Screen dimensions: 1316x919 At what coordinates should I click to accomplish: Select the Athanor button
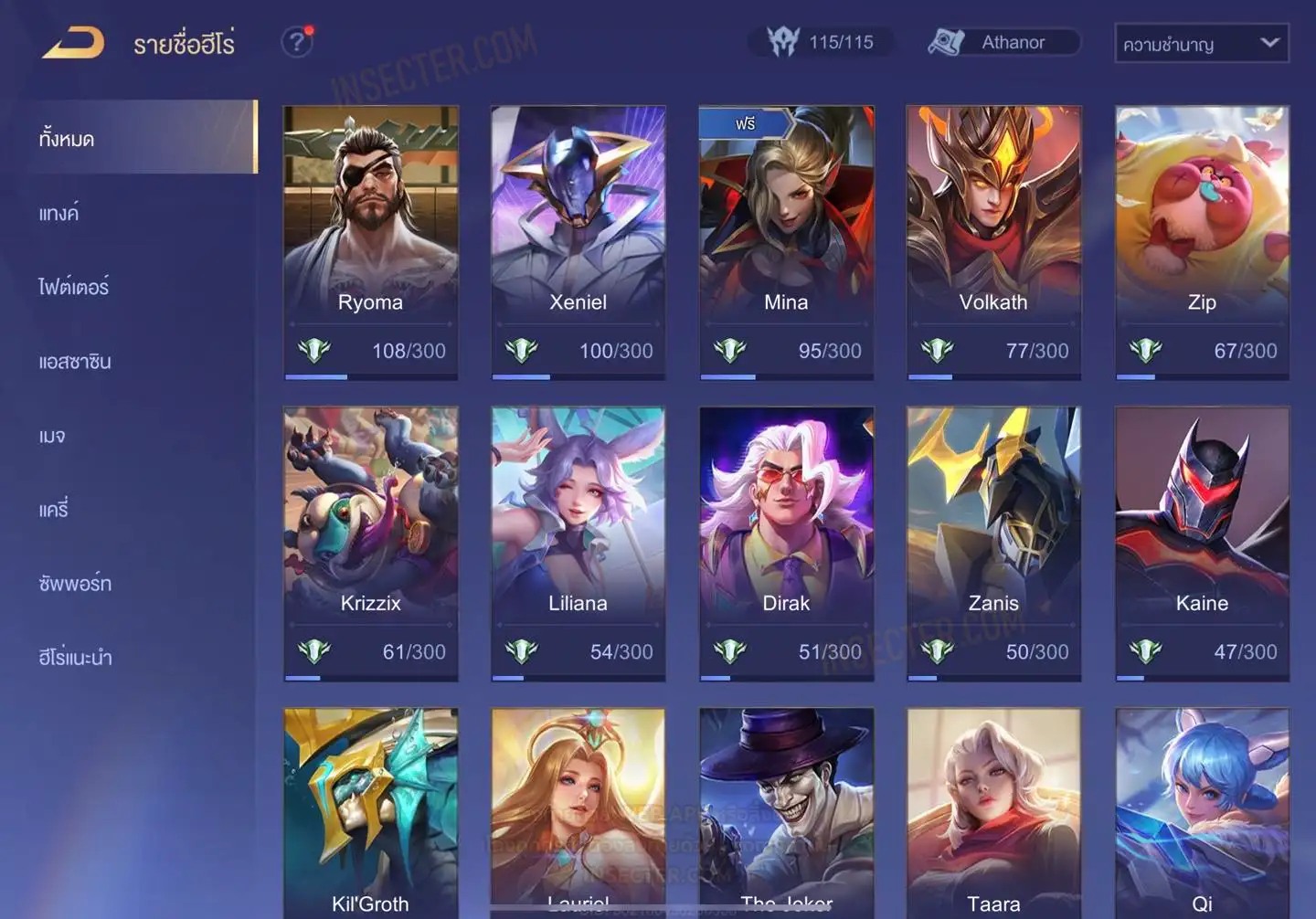tap(1003, 42)
